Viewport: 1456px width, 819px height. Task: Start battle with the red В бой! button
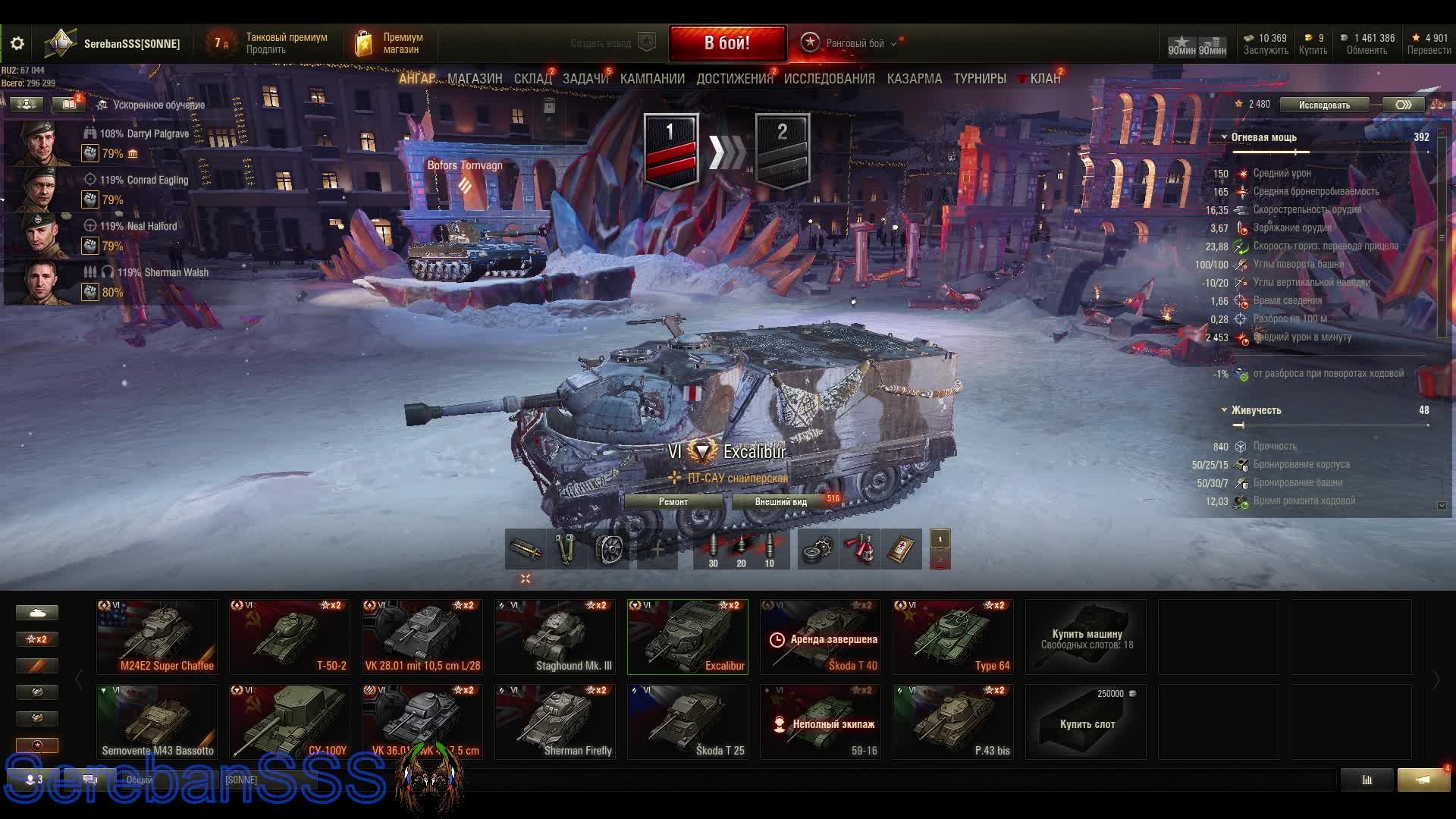point(726,43)
